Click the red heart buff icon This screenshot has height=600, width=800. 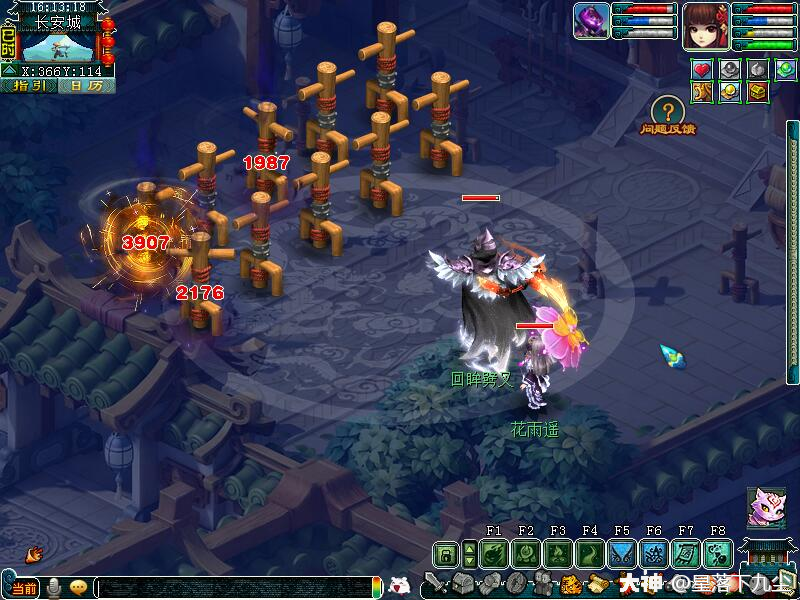coord(704,70)
